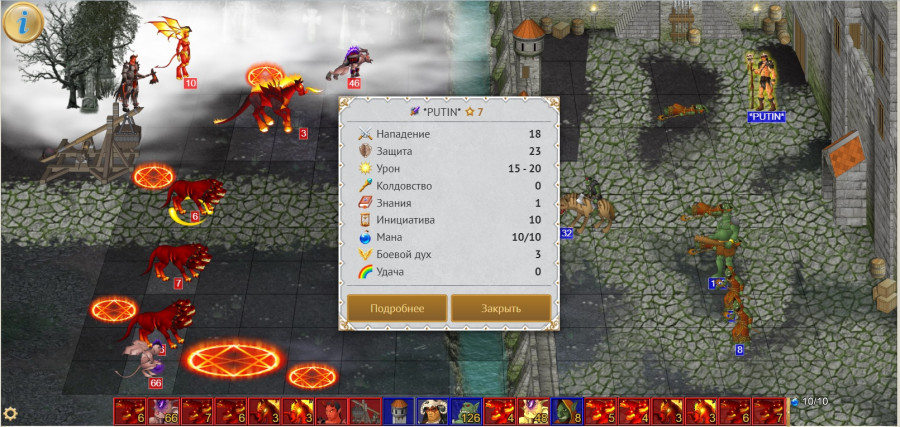Pick the white-haired hero portrait in queue
The height and width of the screenshot is (427, 900).
[x=433, y=411]
